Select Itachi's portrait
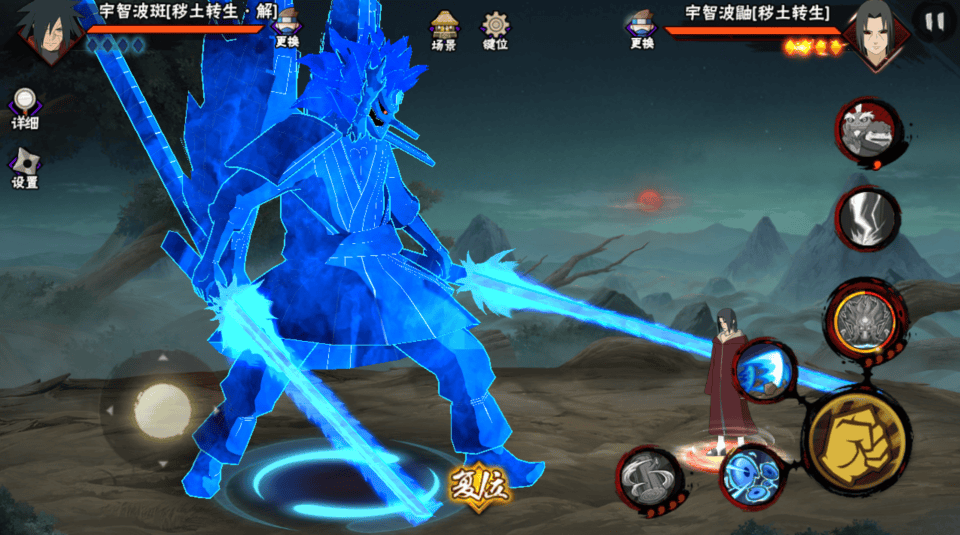The width and height of the screenshot is (960, 535). click(876, 35)
